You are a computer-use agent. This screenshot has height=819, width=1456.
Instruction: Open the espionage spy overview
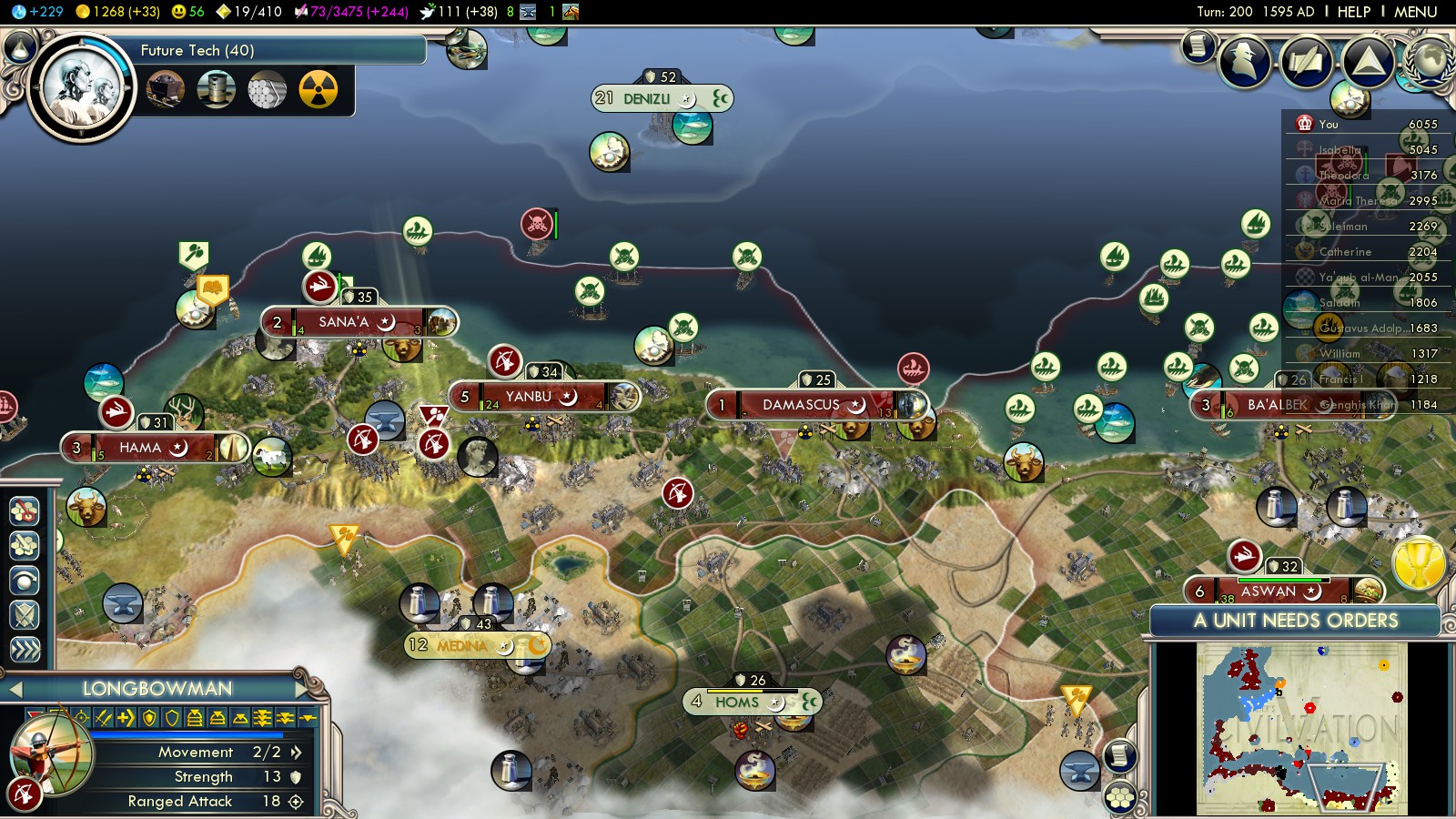pyautogui.click(x=1245, y=62)
